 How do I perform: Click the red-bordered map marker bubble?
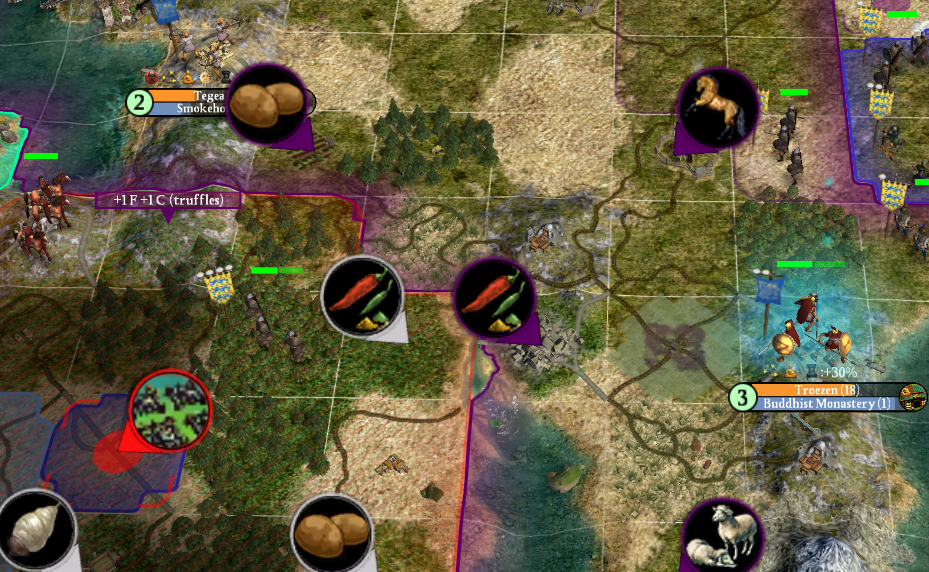[x=170, y=409]
